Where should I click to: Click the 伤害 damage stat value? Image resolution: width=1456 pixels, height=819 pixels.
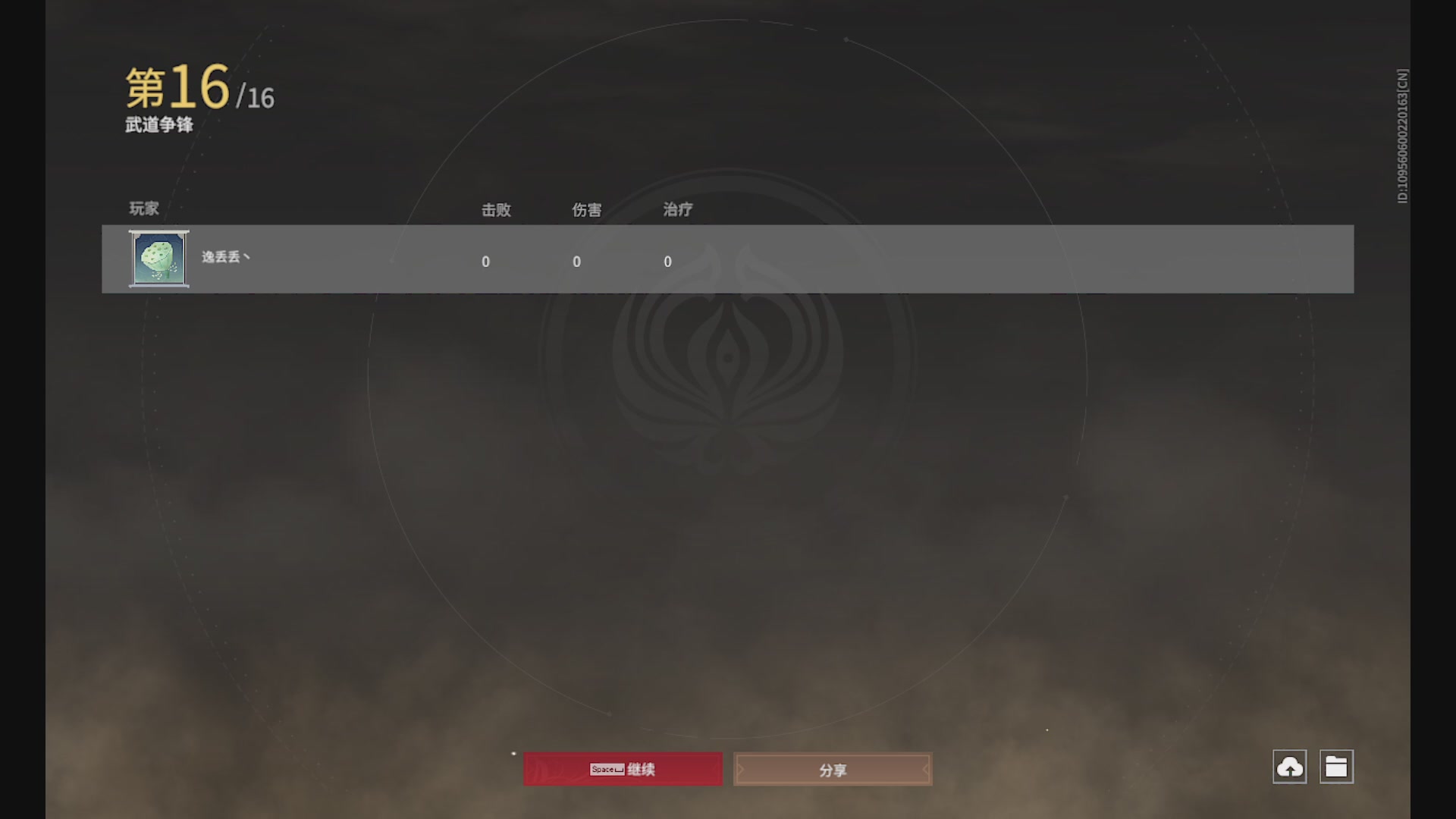[x=577, y=261]
